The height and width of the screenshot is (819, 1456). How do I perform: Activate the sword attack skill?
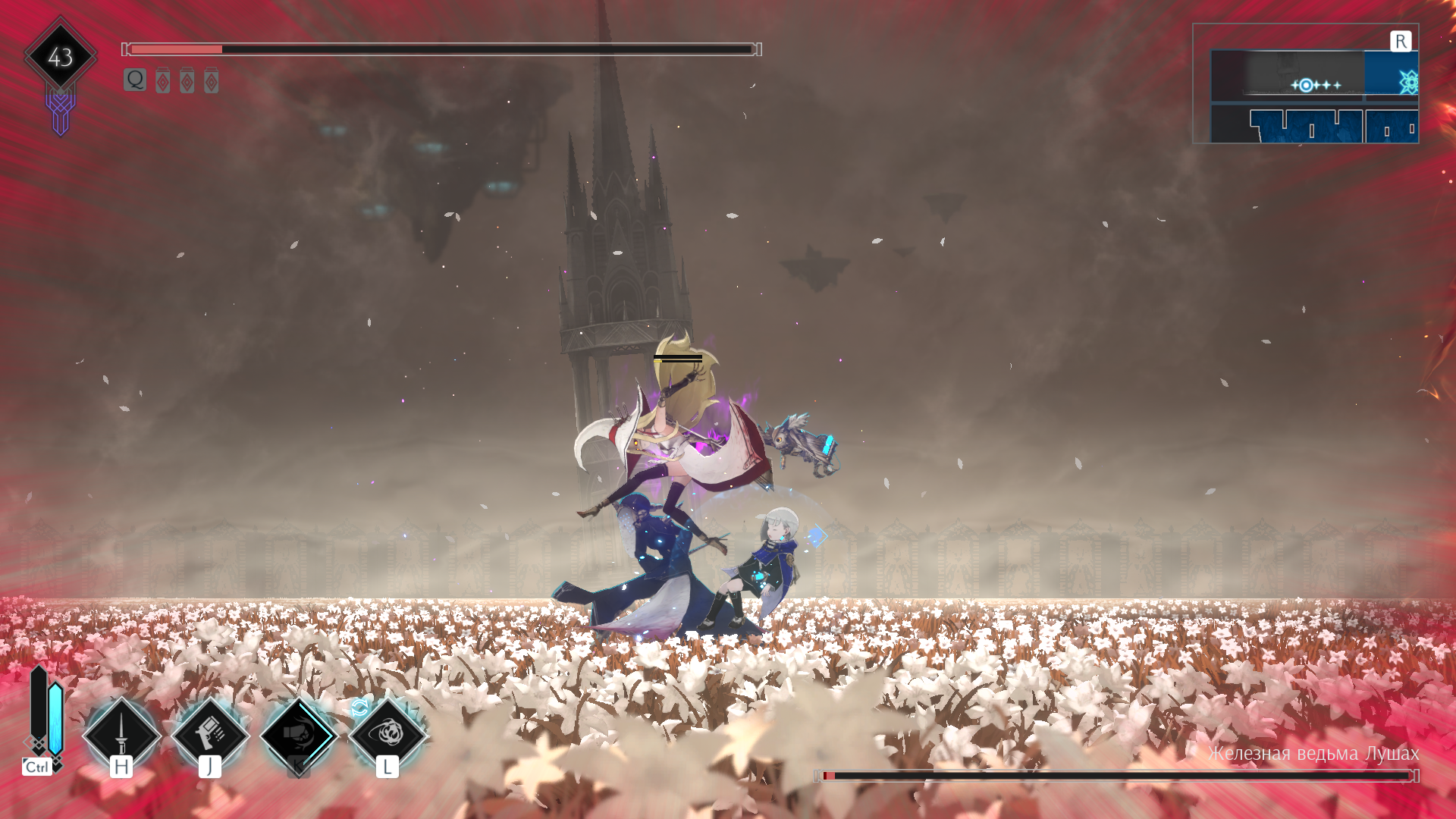pyautogui.click(x=121, y=734)
